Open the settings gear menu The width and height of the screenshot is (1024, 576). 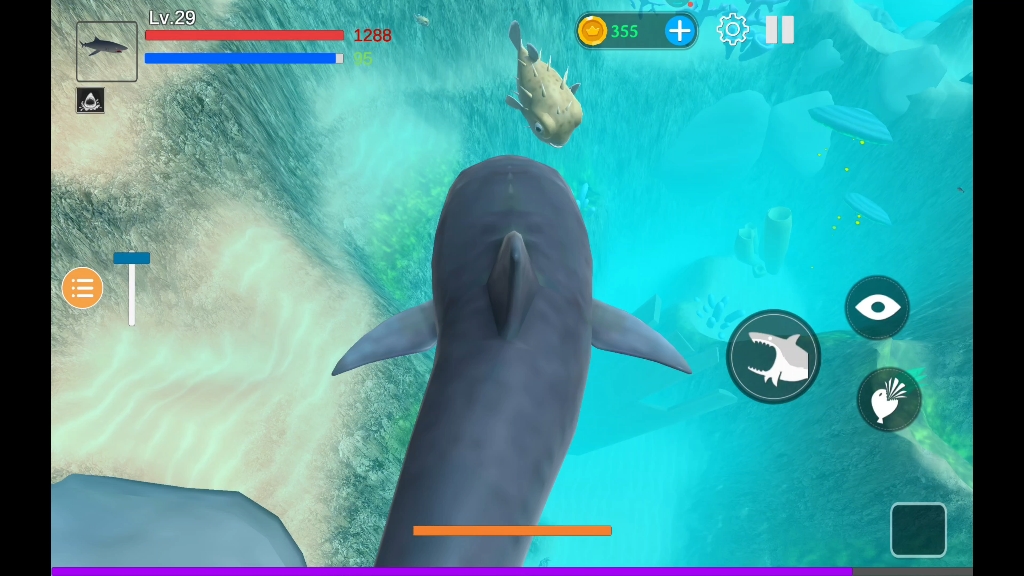(732, 29)
